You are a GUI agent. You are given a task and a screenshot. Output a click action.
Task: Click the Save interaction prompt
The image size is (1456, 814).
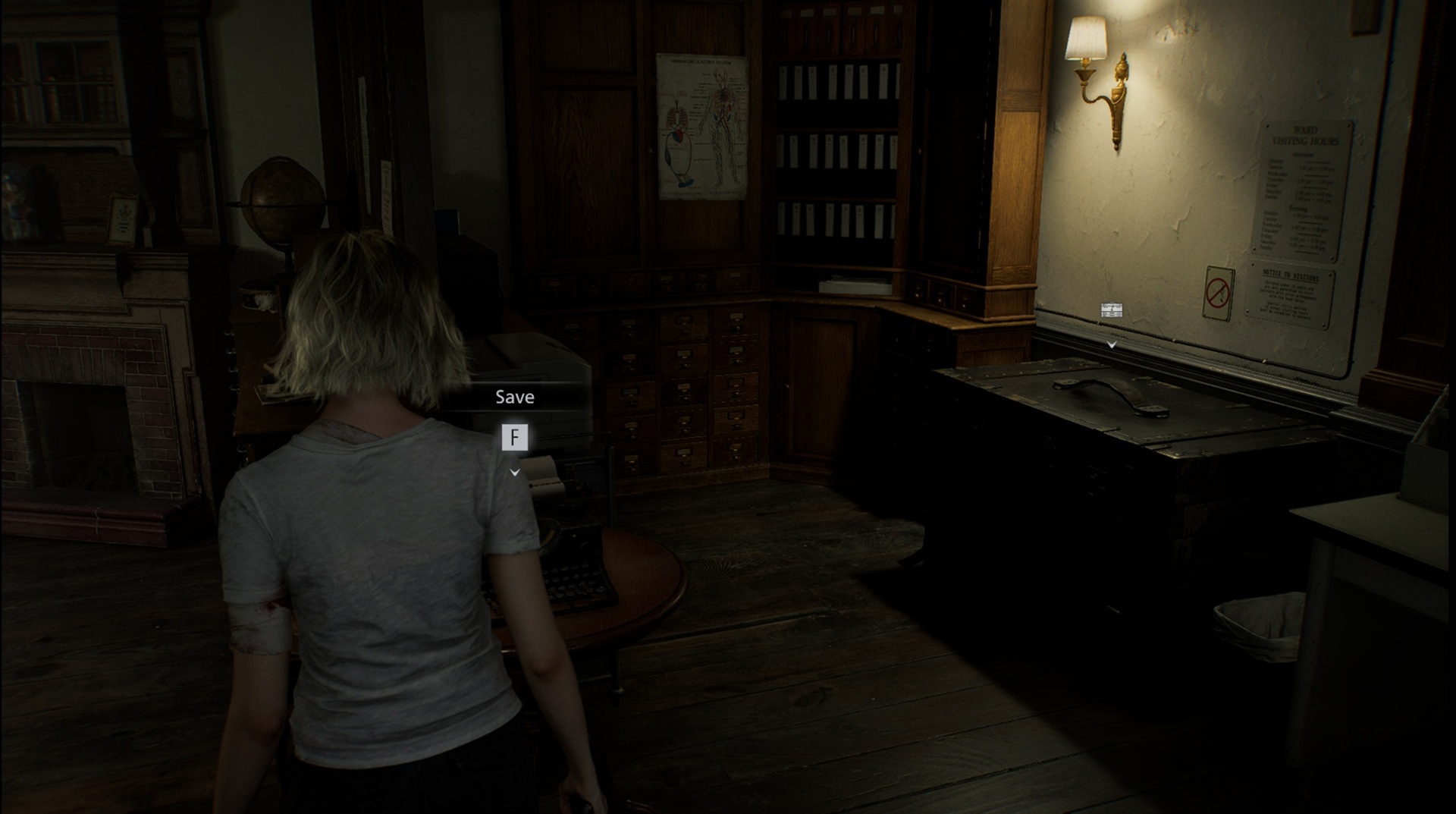coord(515,396)
